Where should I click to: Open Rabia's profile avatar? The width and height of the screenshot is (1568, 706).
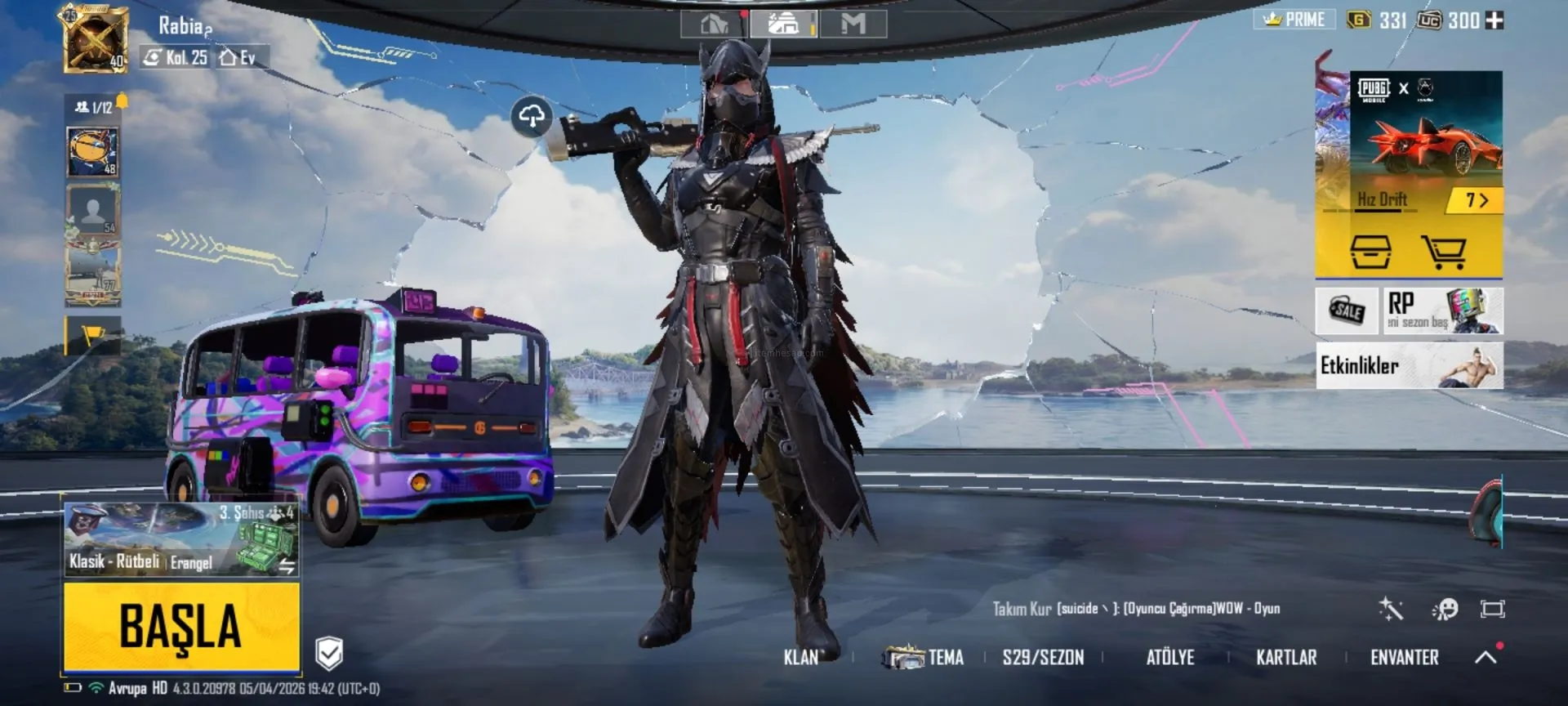pos(95,40)
